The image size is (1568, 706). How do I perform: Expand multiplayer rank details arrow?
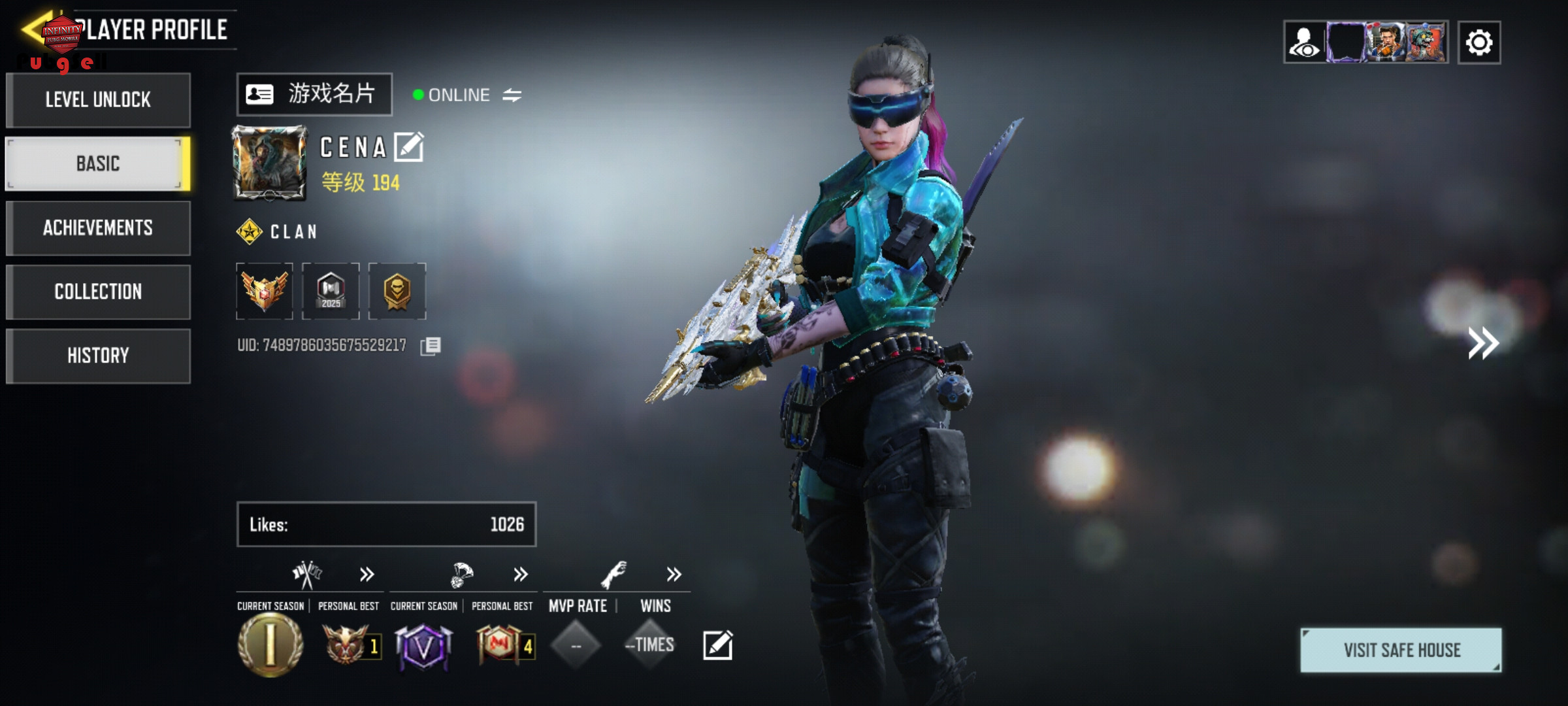(367, 575)
